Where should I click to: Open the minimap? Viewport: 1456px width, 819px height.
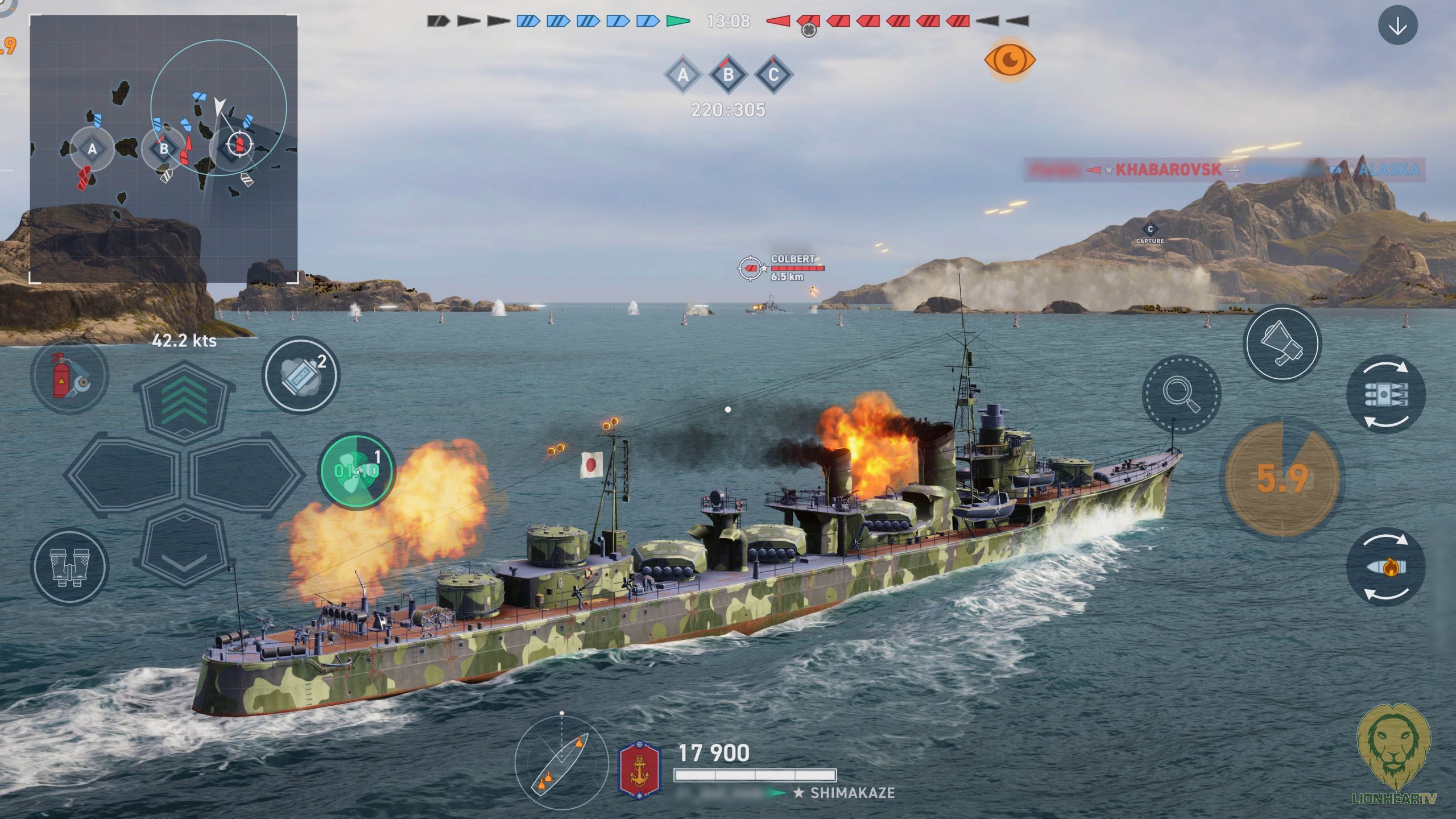(164, 149)
